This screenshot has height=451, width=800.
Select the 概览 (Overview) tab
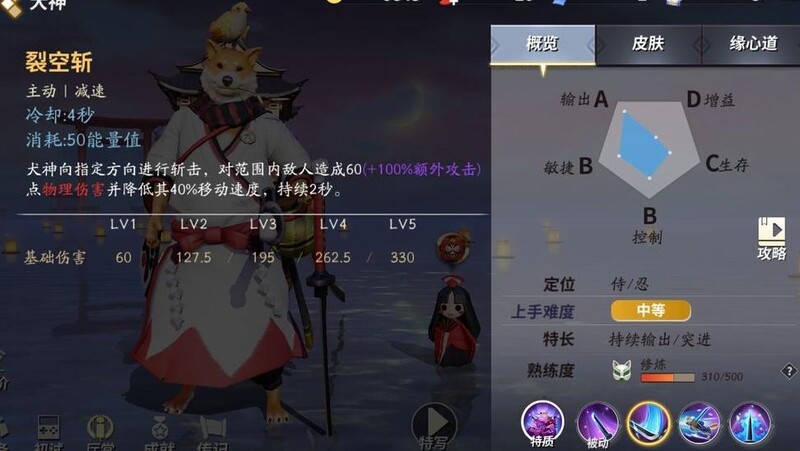tap(542, 44)
